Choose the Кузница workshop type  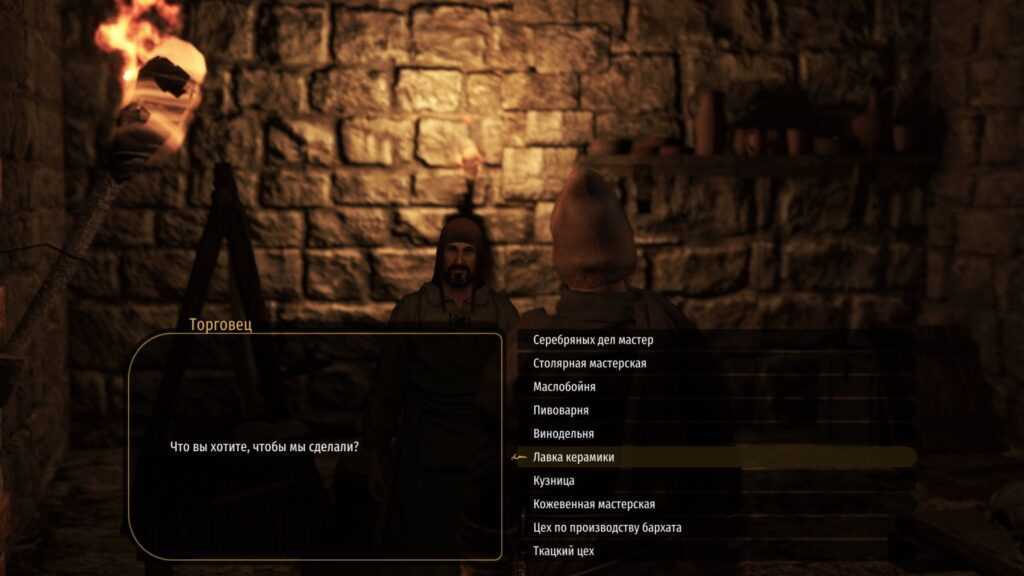coord(554,481)
